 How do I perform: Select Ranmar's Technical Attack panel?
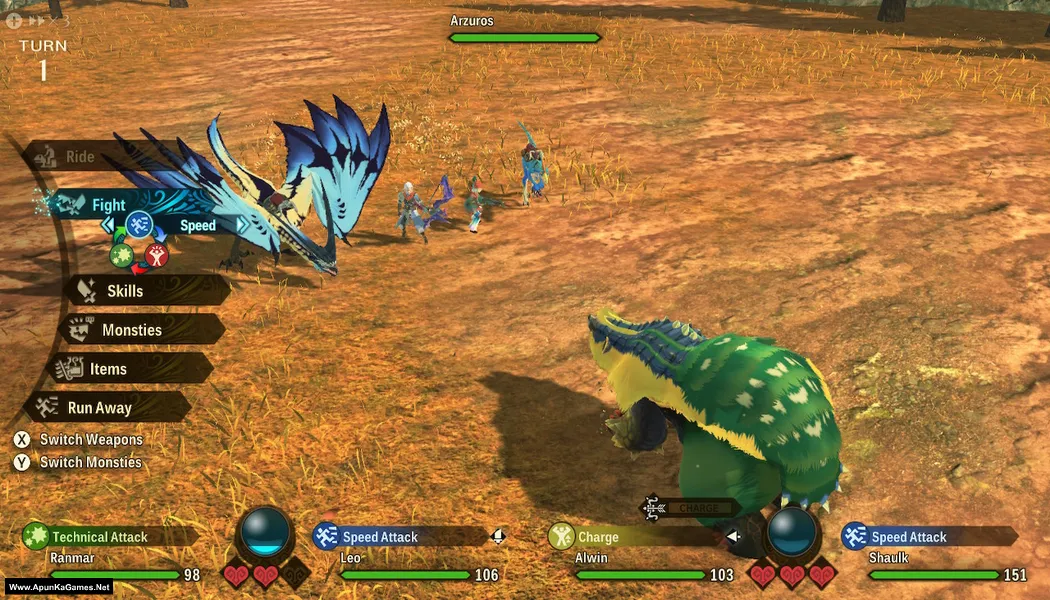click(99, 537)
